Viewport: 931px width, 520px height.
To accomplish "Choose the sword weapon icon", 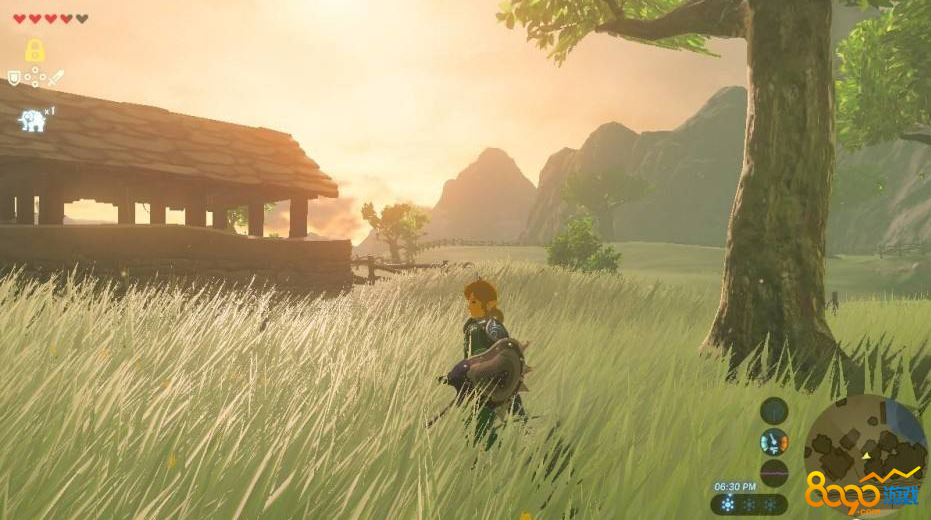I will pos(56,77).
